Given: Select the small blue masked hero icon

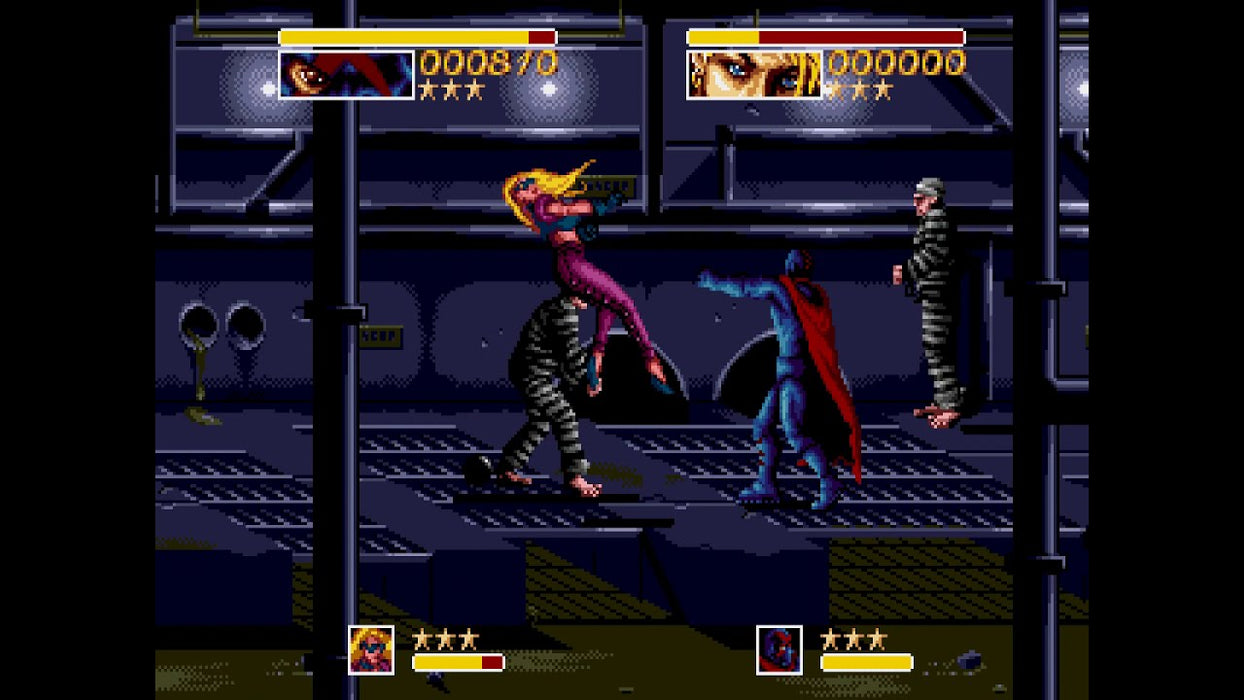Looking at the screenshot, I should click(779, 649).
